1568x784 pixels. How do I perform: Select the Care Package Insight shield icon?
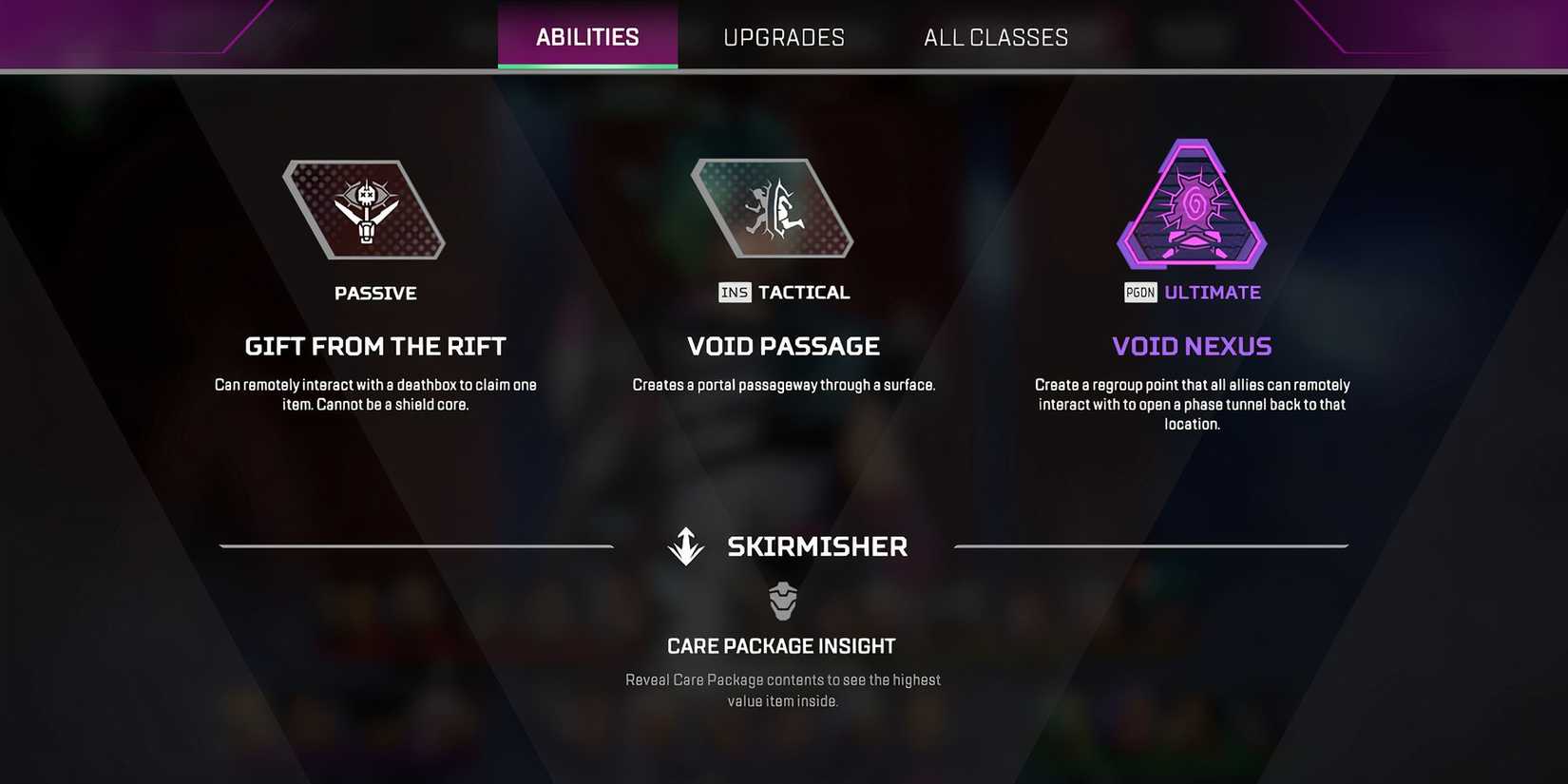click(x=782, y=601)
